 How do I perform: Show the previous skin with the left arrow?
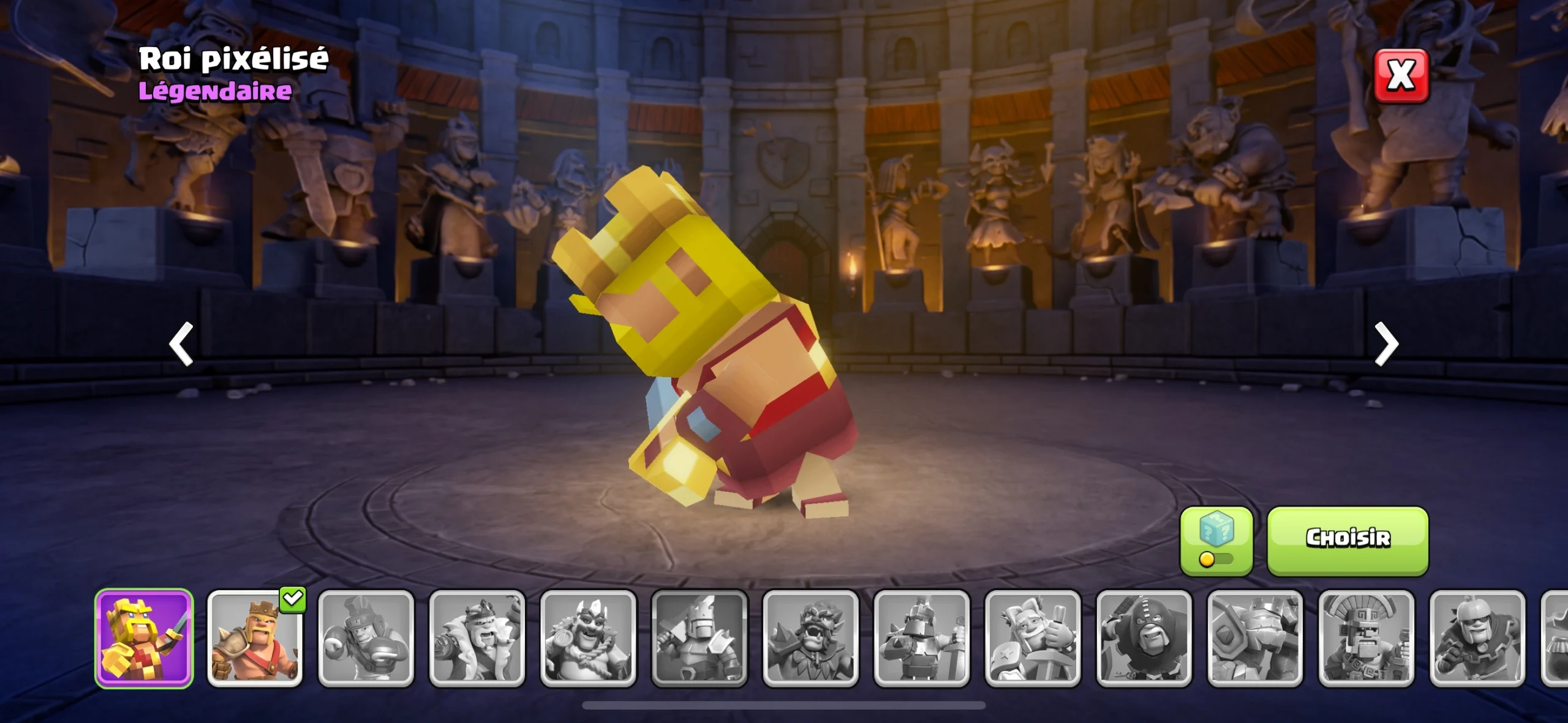(x=181, y=344)
